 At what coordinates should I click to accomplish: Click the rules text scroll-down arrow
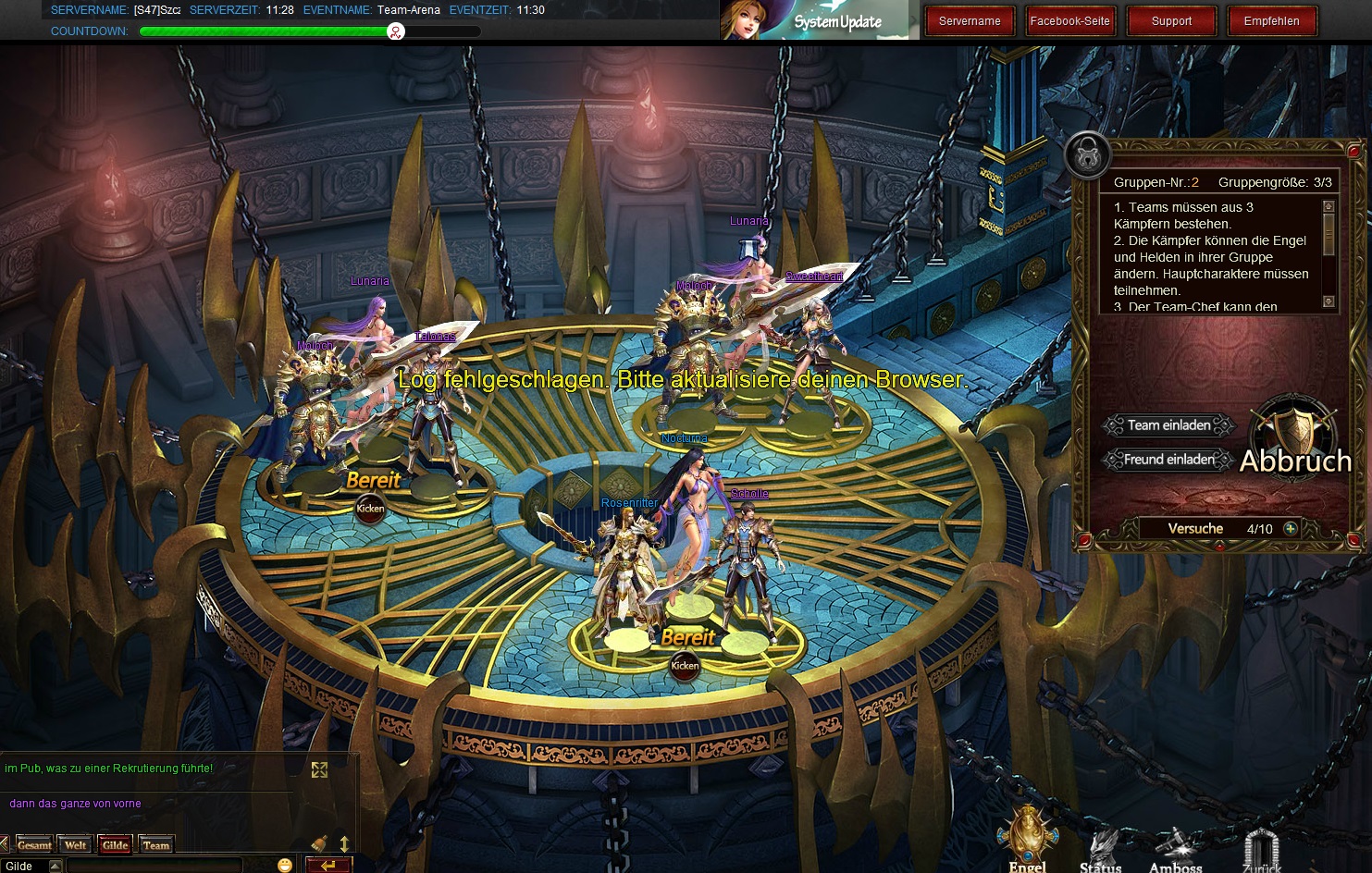pos(1329,301)
